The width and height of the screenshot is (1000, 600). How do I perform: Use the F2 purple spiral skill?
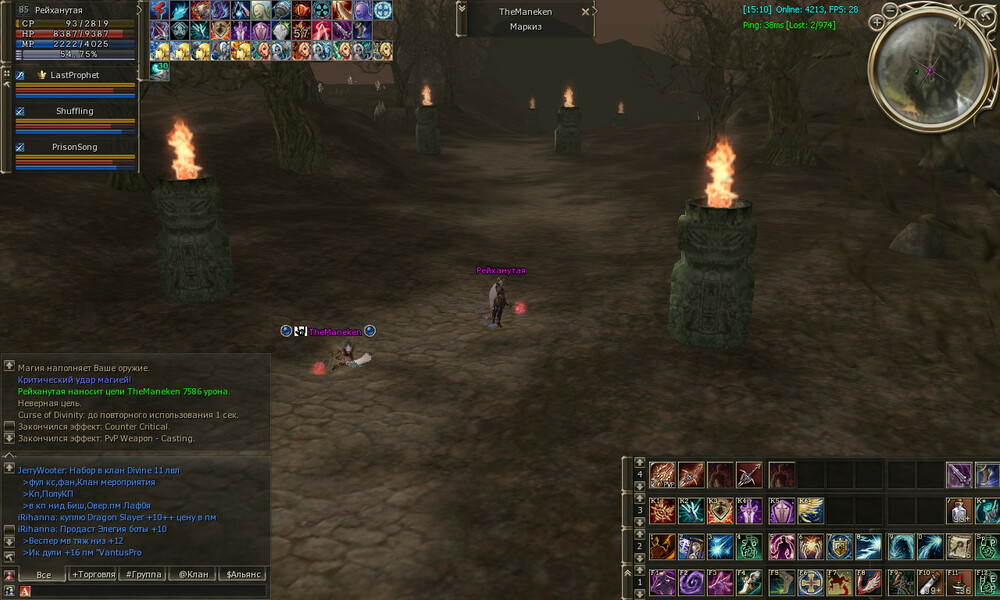pos(691,582)
